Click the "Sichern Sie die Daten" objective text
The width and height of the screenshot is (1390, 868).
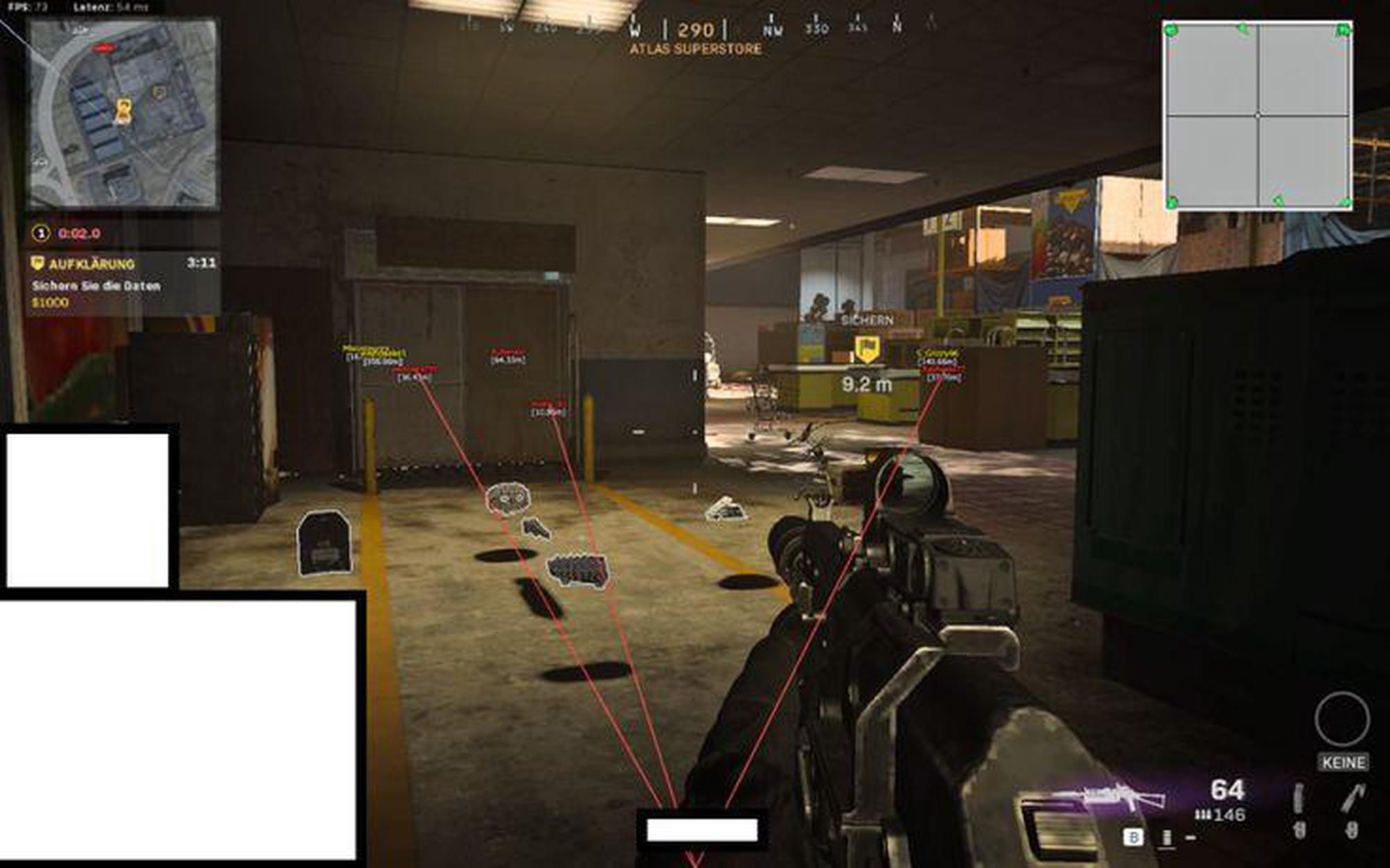(95, 286)
